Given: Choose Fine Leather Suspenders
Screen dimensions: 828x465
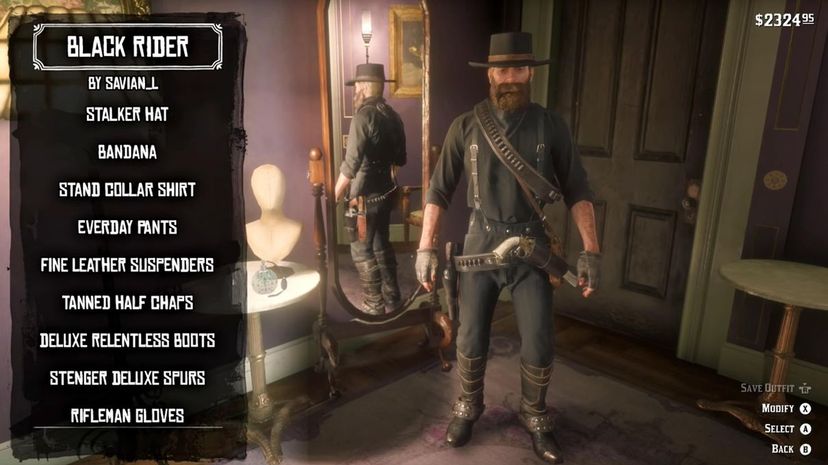Looking at the screenshot, I should (127, 266).
